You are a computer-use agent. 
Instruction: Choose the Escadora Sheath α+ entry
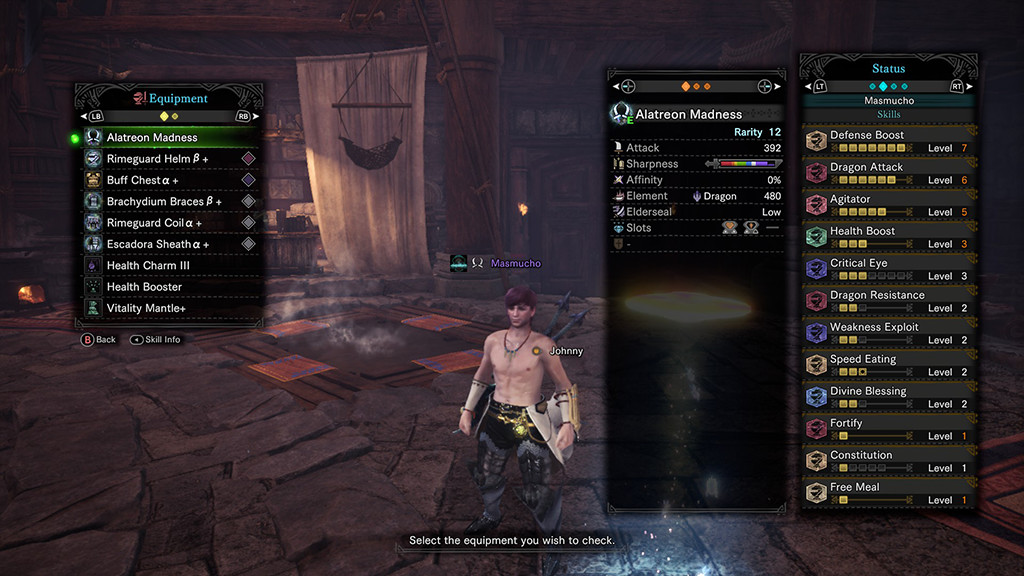(158, 244)
